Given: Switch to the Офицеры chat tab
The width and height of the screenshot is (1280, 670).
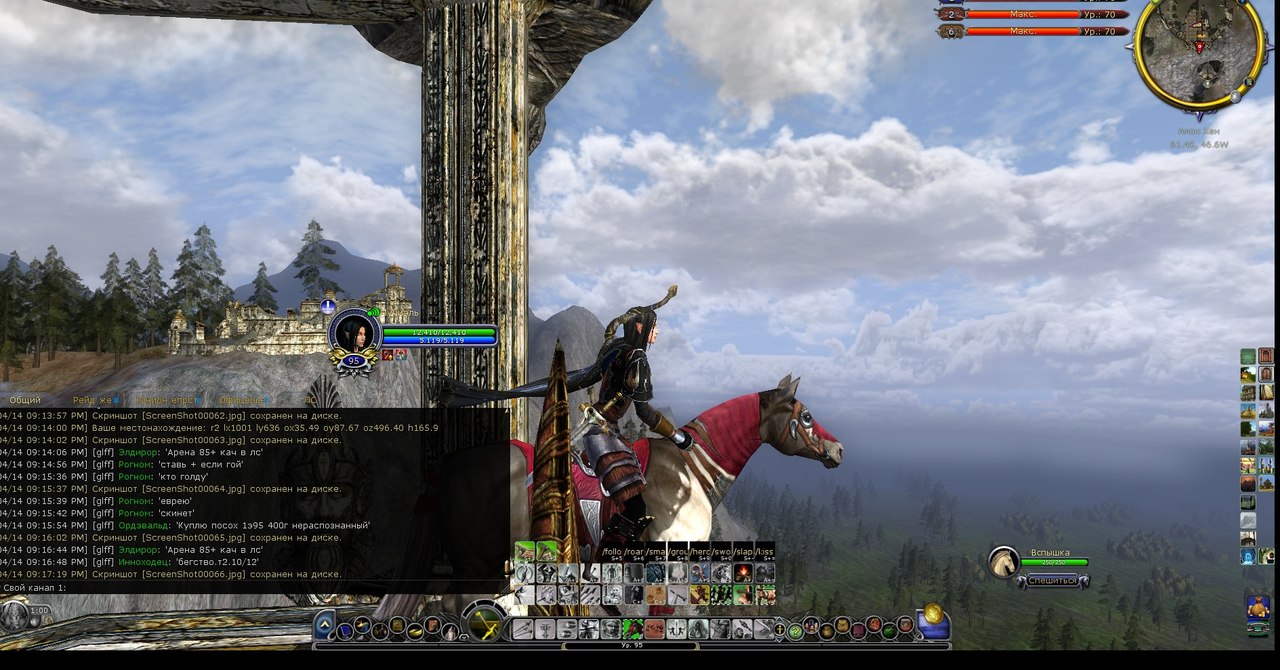Looking at the screenshot, I should coord(240,400).
